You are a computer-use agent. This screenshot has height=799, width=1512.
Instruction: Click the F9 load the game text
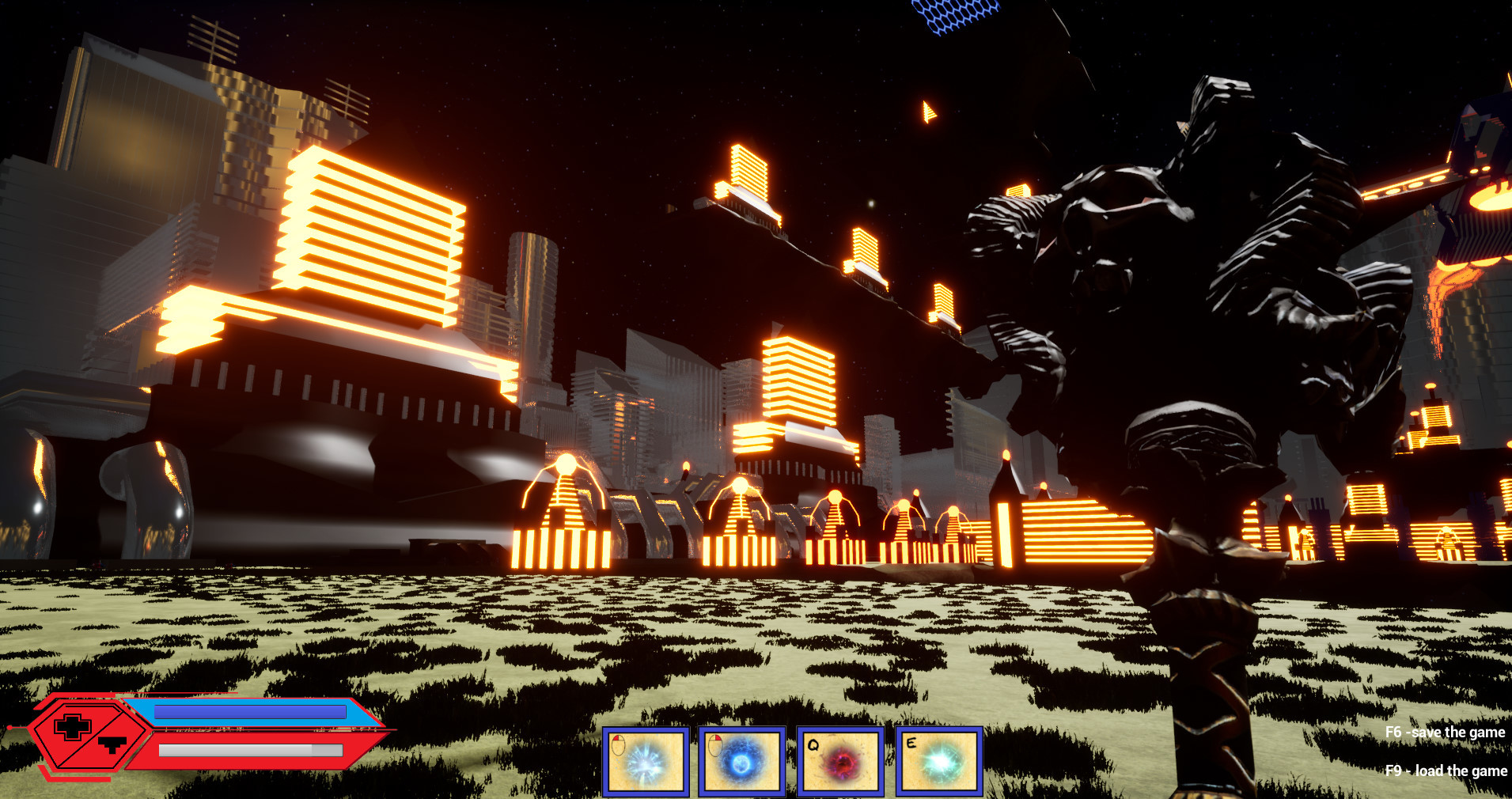click(1448, 770)
